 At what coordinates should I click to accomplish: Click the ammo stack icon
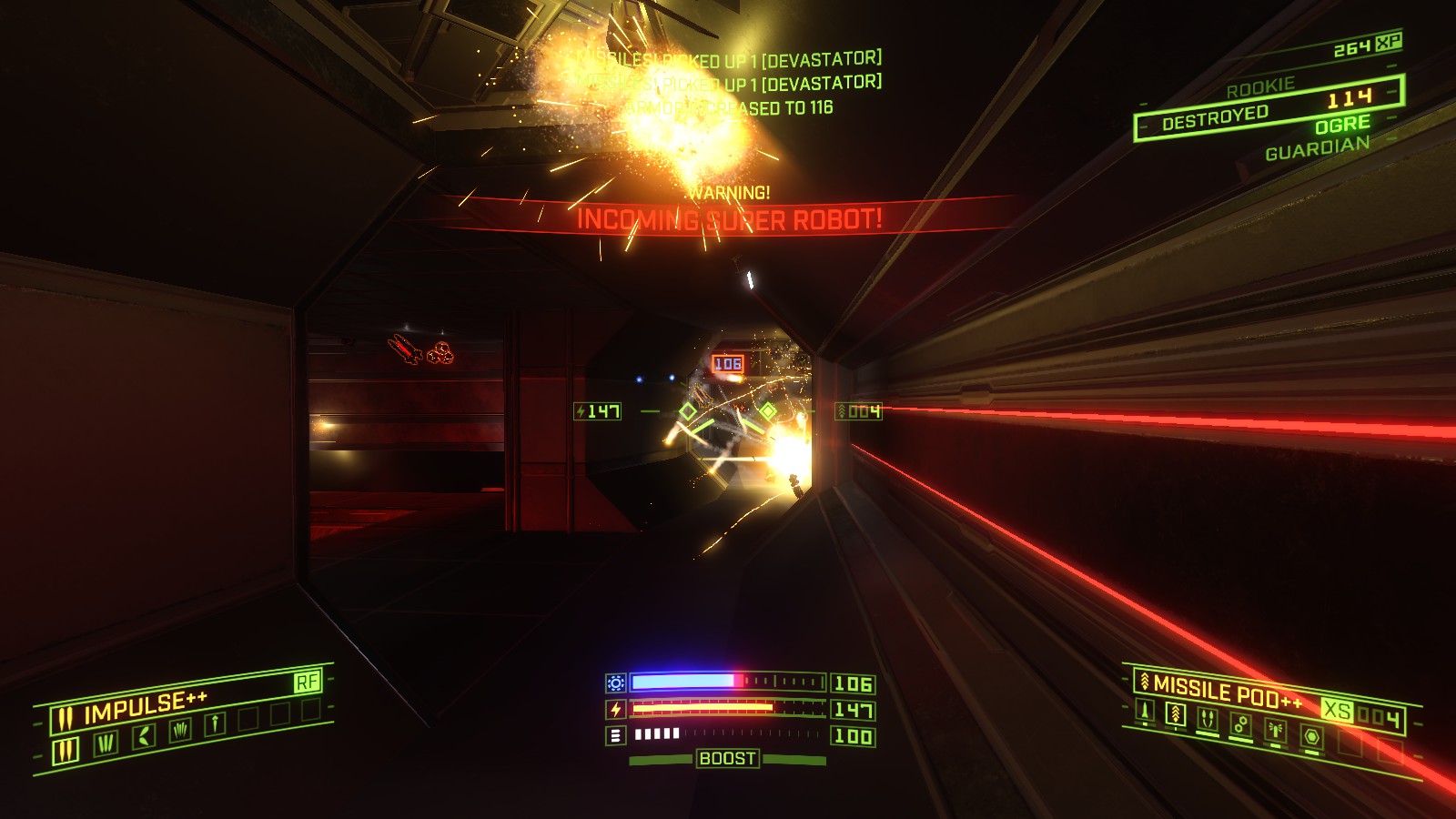coord(615,734)
